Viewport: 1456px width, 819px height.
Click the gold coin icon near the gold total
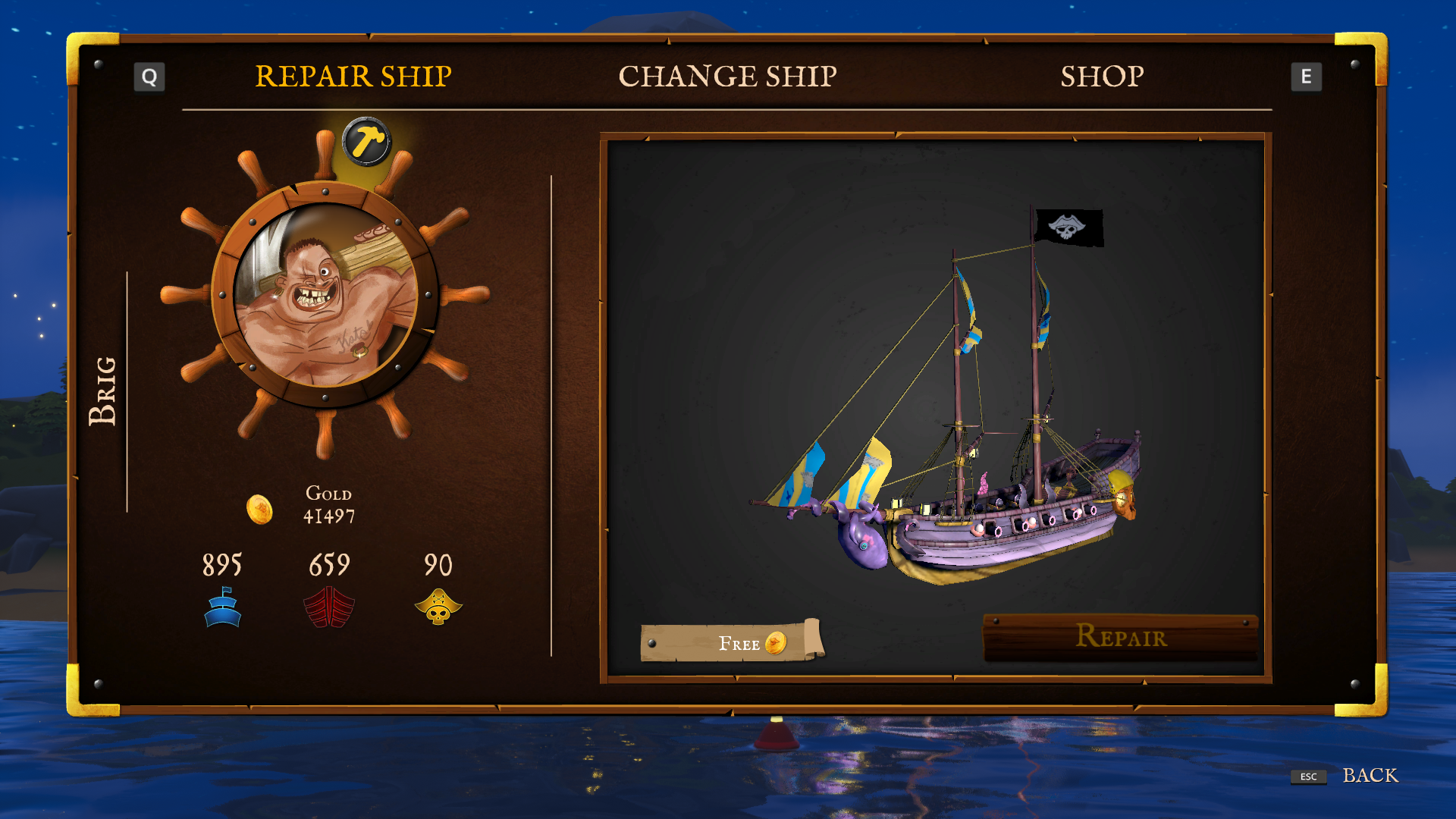[259, 510]
